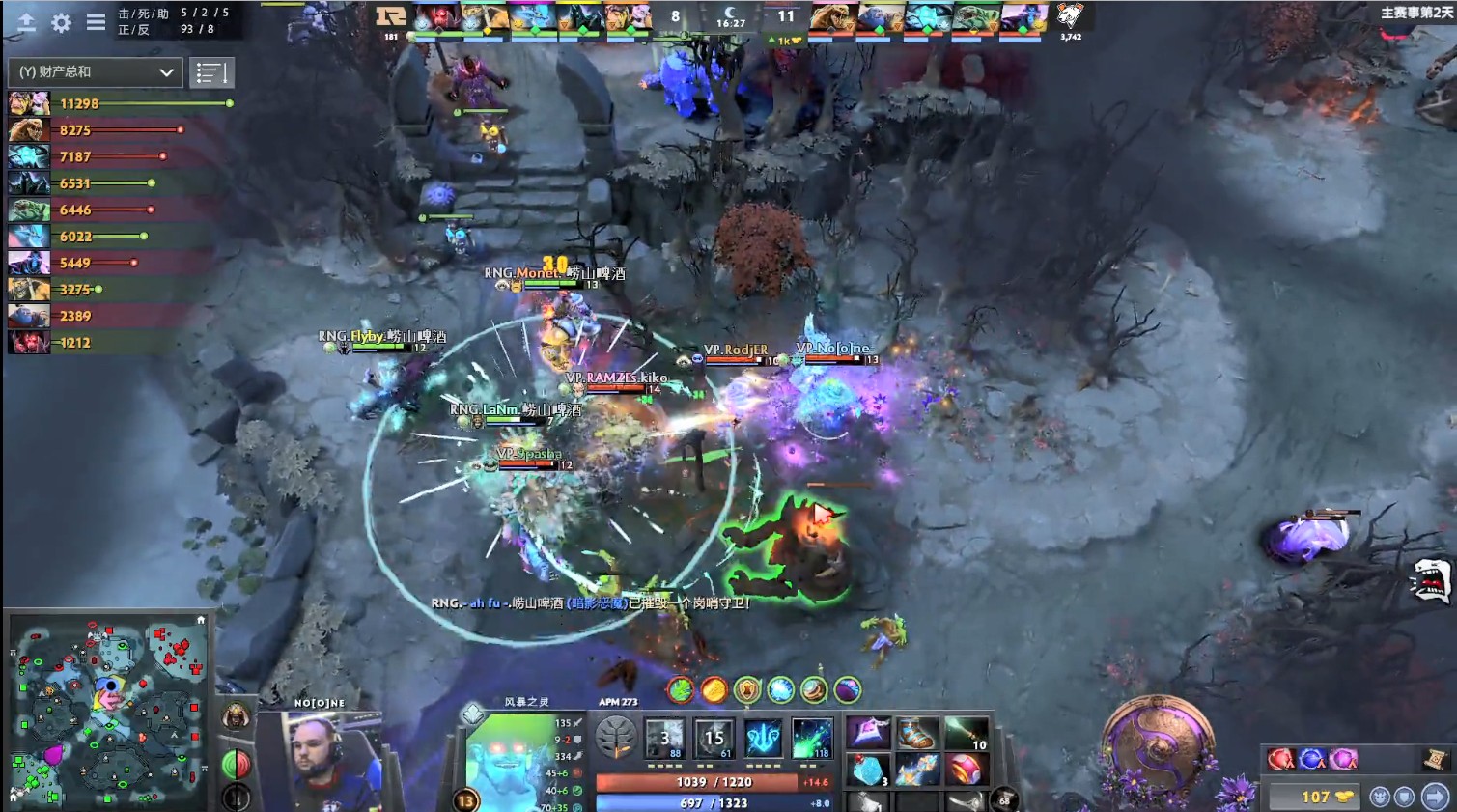Open the (Y) 财产总和 stats dropdown
The image size is (1457, 812).
tap(92, 71)
